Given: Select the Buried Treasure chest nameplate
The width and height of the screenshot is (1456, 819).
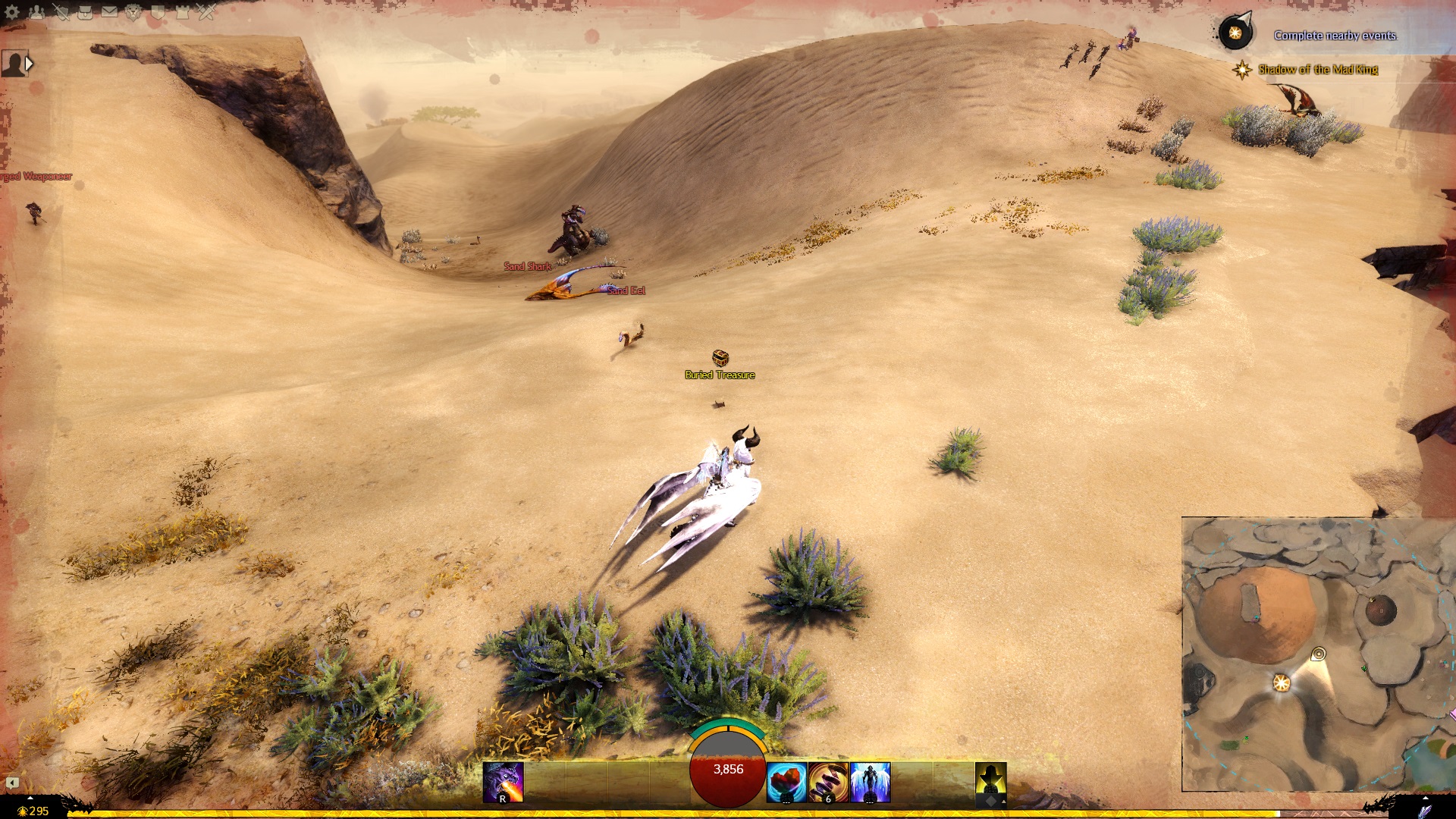Looking at the screenshot, I should pyautogui.click(x=720, y=375).
